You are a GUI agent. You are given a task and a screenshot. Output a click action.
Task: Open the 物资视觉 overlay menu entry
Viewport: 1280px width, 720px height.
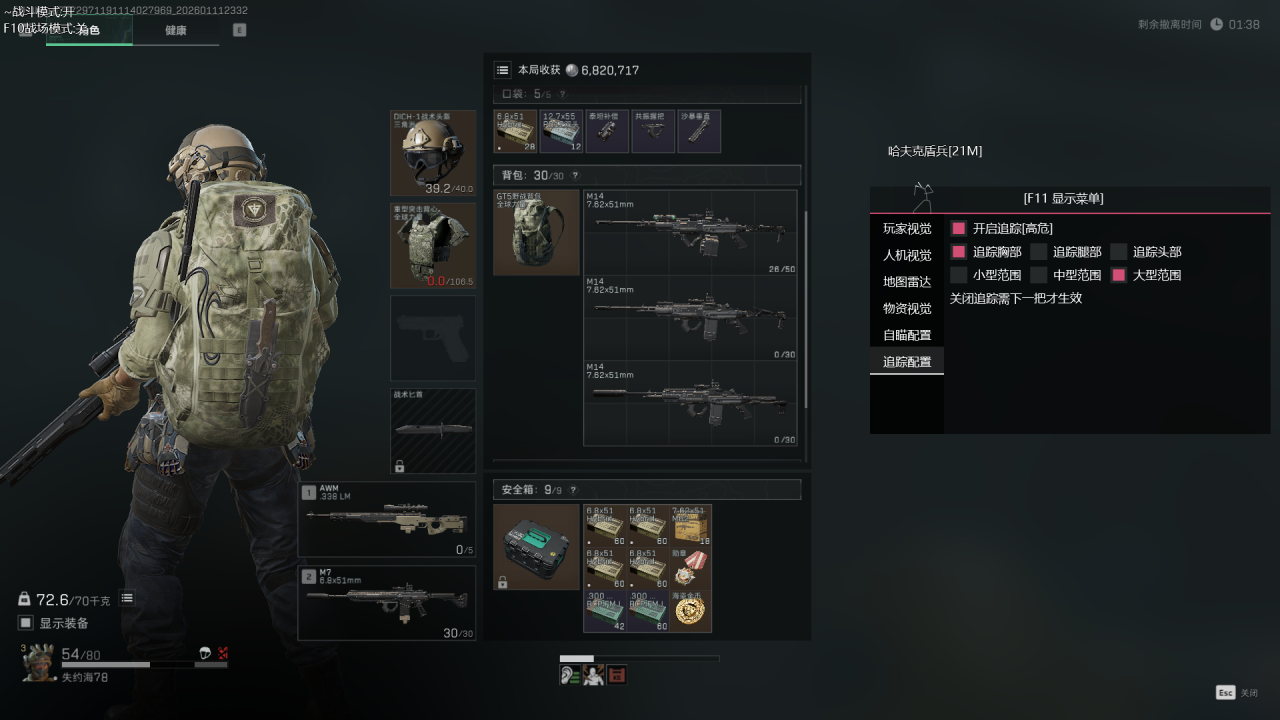point(907,308)
